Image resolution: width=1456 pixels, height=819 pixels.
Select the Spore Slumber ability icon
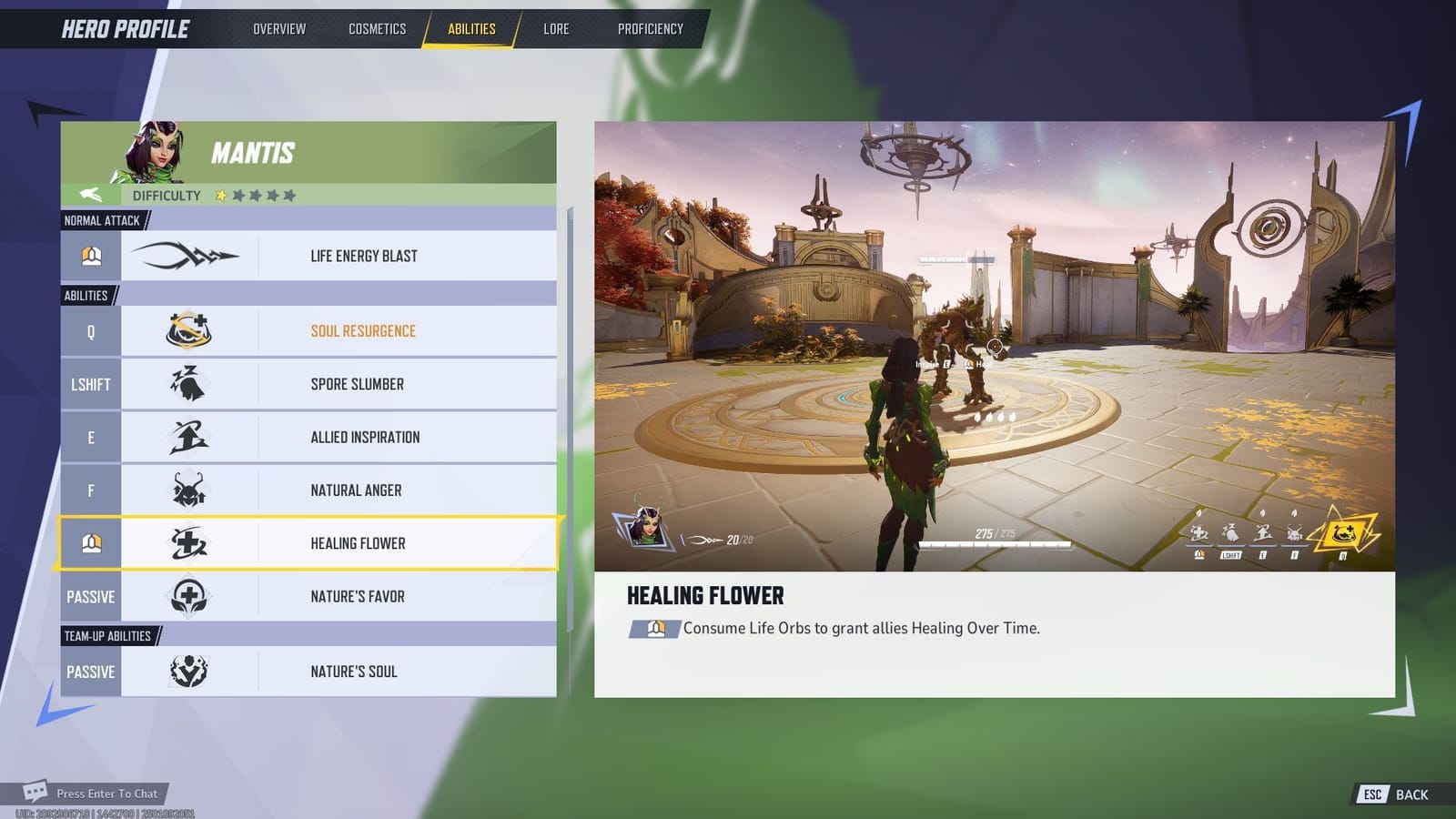pos(188,383)
